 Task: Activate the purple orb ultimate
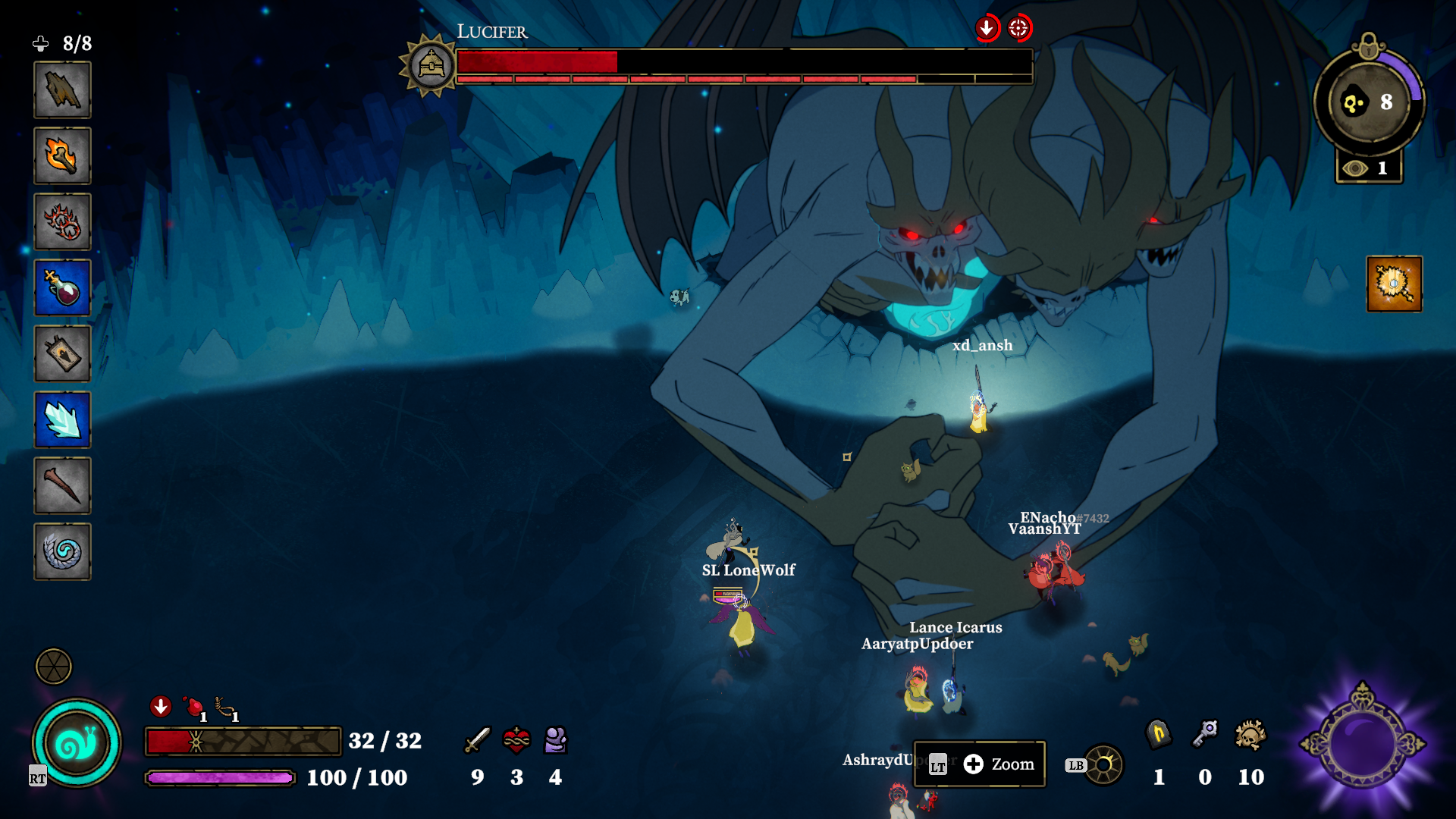click(1363, 744)
